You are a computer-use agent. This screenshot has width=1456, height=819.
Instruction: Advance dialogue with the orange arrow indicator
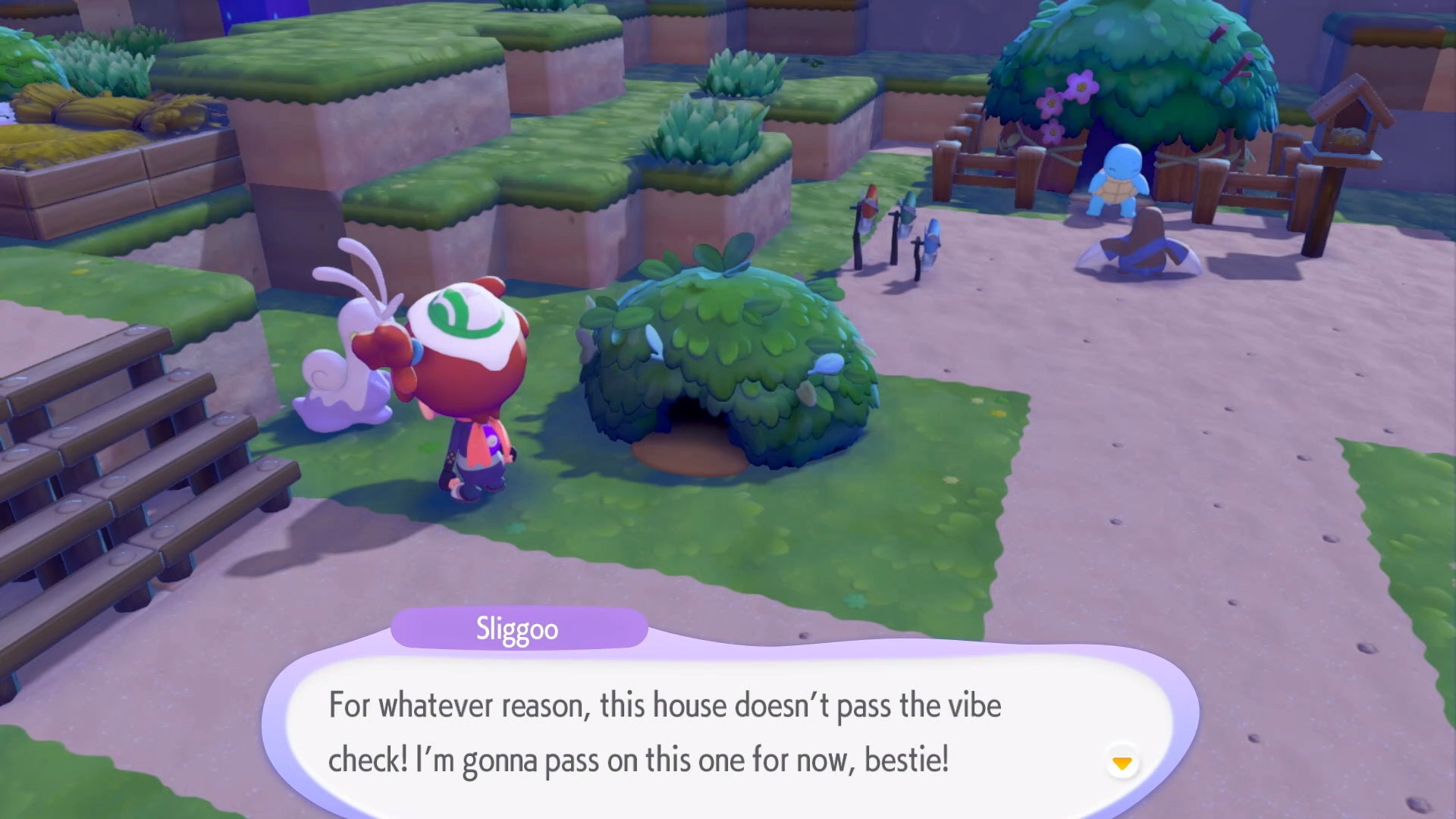pos(1122,762)
